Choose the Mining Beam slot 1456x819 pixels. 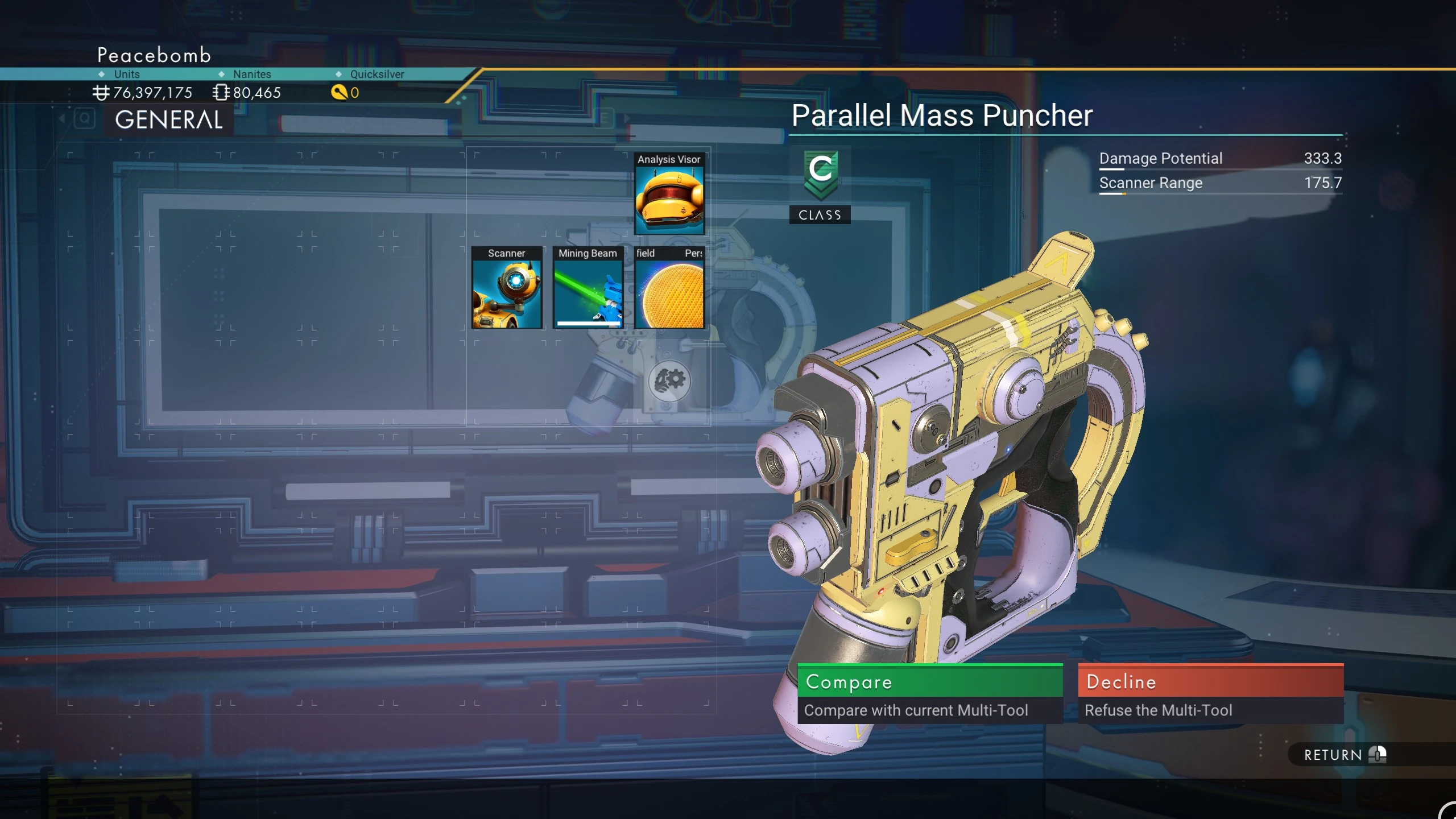588,288
